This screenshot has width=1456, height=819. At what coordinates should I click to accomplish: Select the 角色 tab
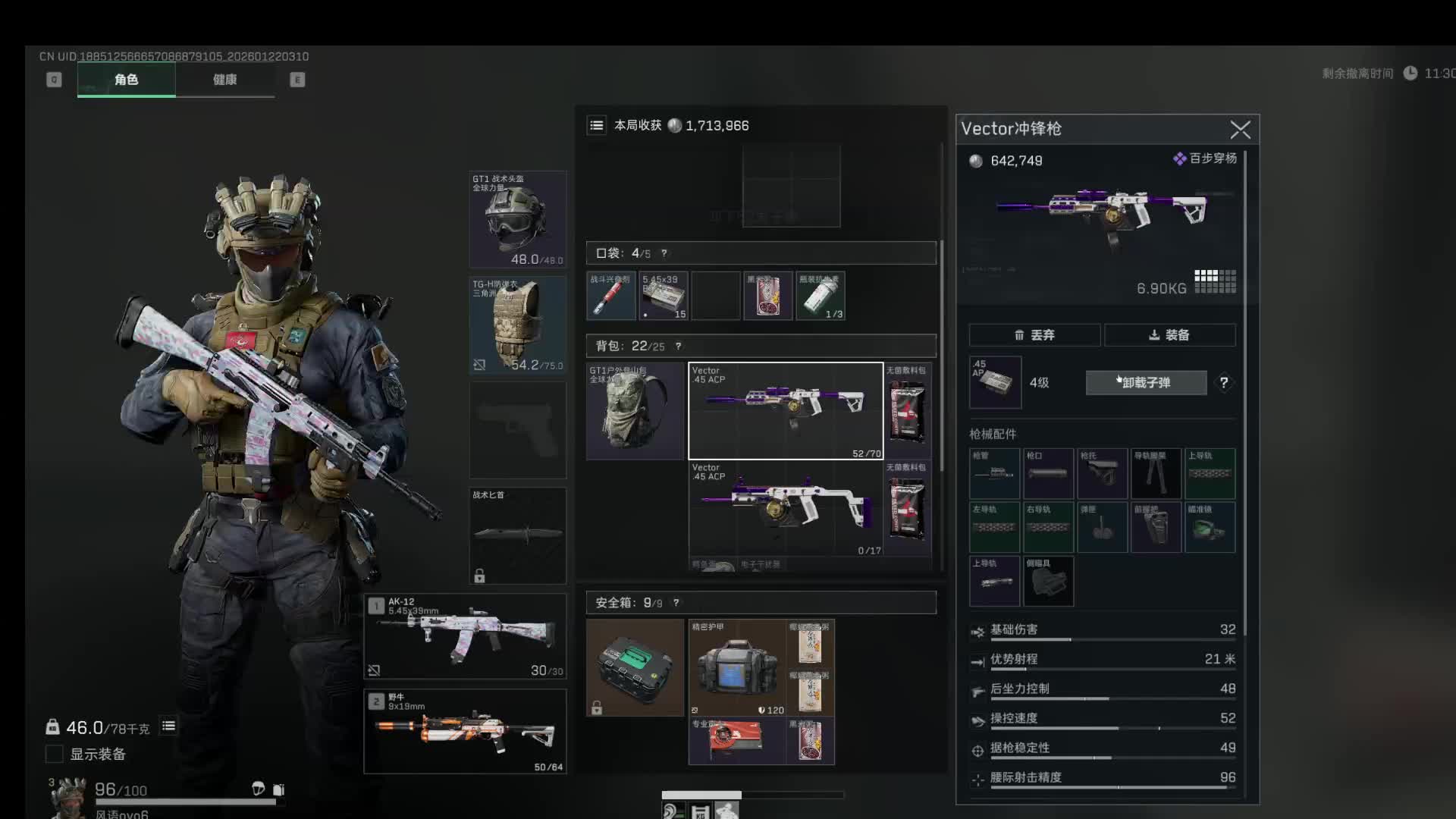pos(127,80)
